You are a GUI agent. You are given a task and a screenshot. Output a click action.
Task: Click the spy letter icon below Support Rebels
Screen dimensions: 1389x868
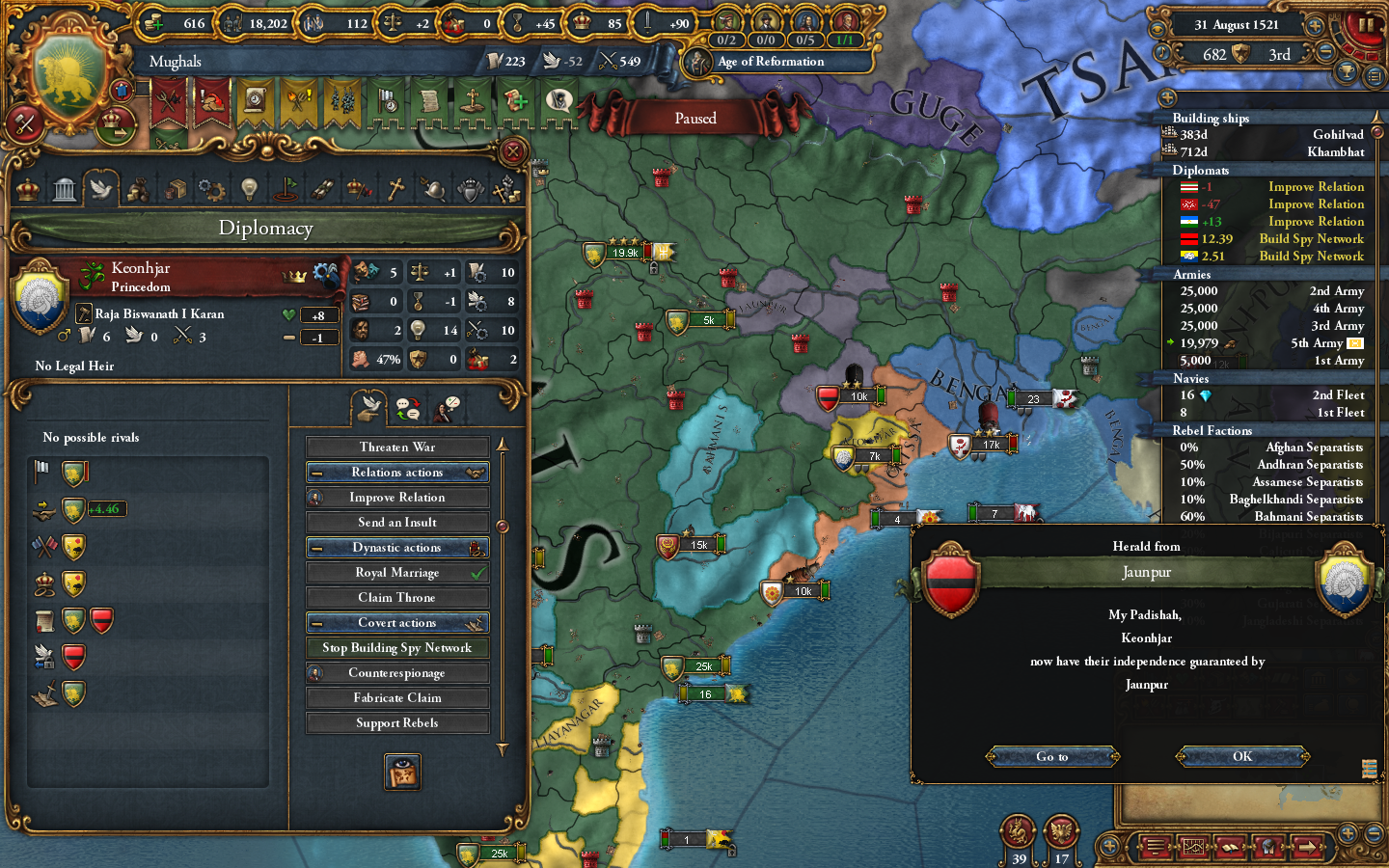coord(402,772)
